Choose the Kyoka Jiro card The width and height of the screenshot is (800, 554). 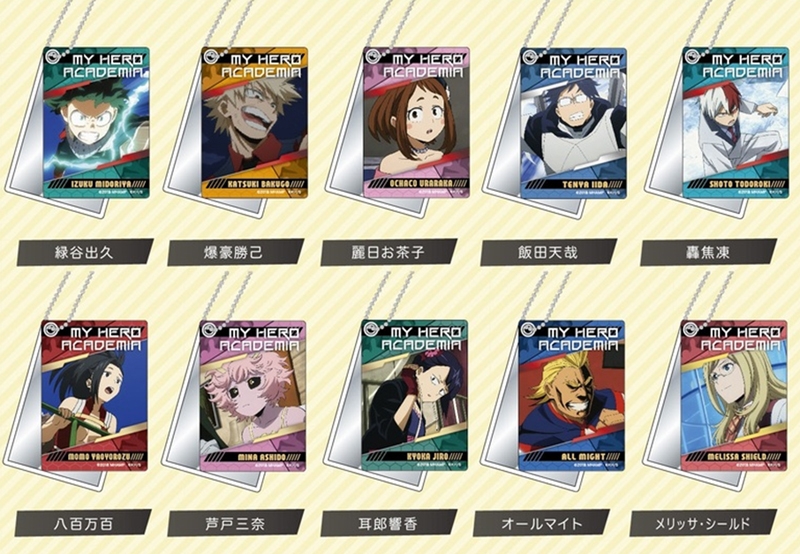pos(415,395)
